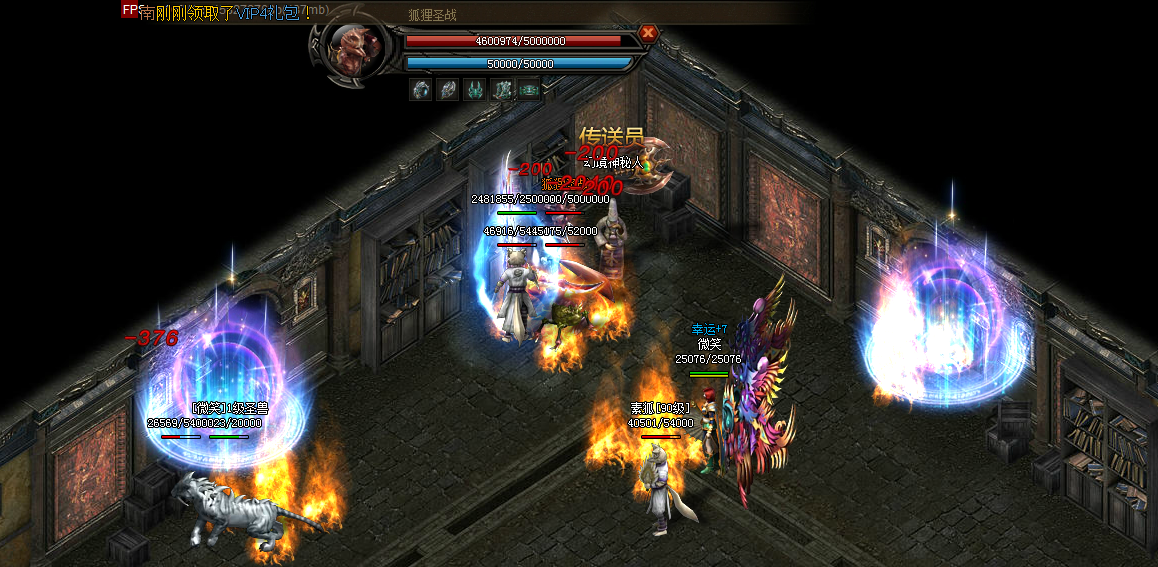Select the teal armor item icon
This screenshot has height=567, width=1158.
pyautogui.click(x=502, y=90)
